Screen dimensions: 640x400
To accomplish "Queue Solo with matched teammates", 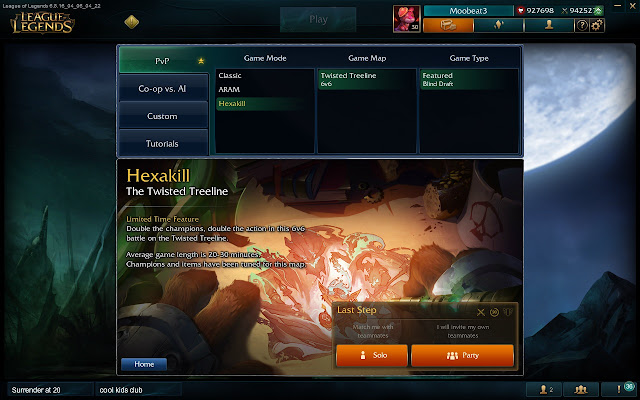I will [x=371, y=356].
